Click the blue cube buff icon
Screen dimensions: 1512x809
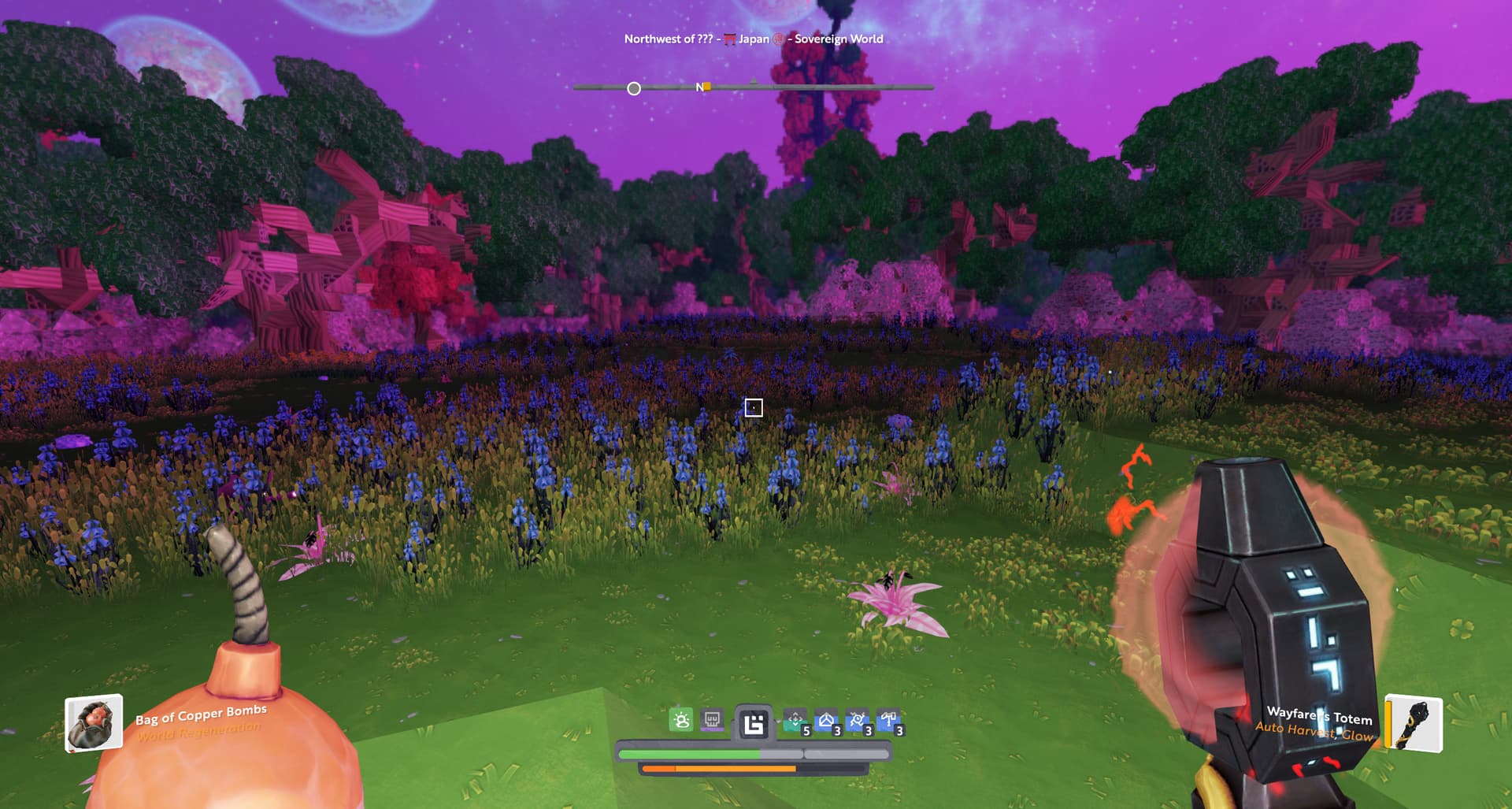click(x=826, y=721)
